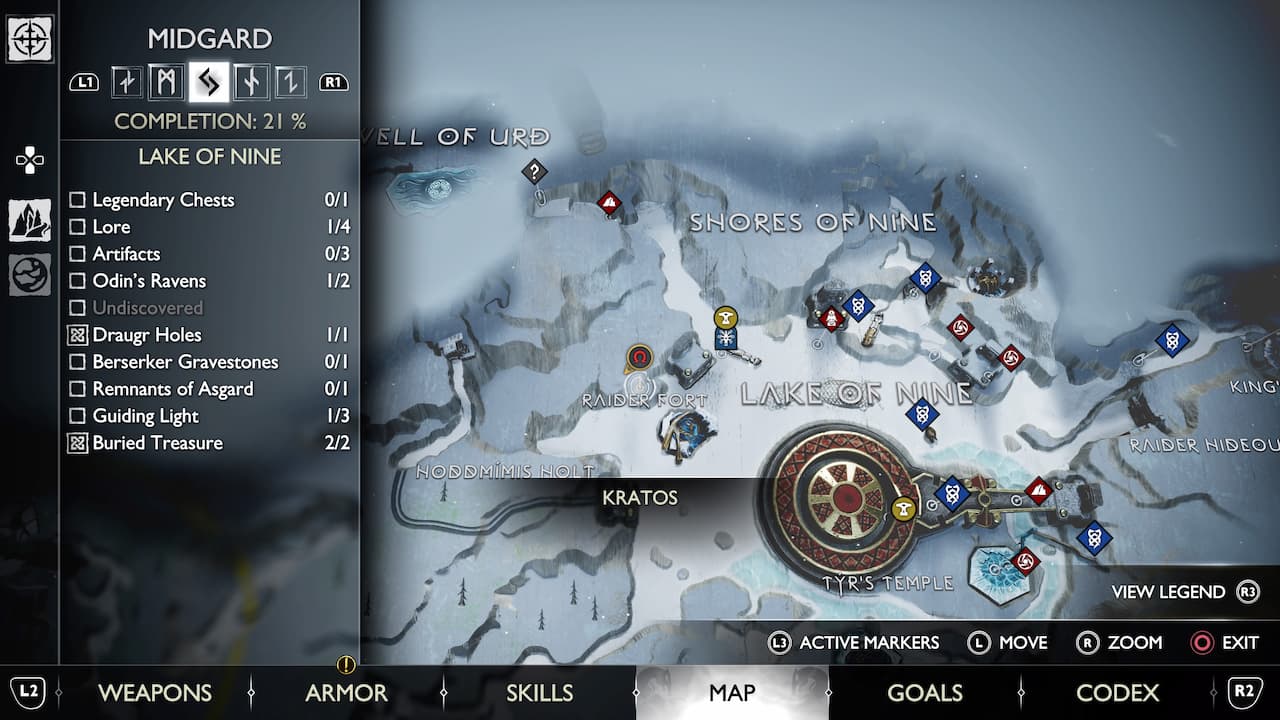The height and width of the screenshot is (720, 1280).
Task: Open the Weapons tab
Action: (154, 692)
